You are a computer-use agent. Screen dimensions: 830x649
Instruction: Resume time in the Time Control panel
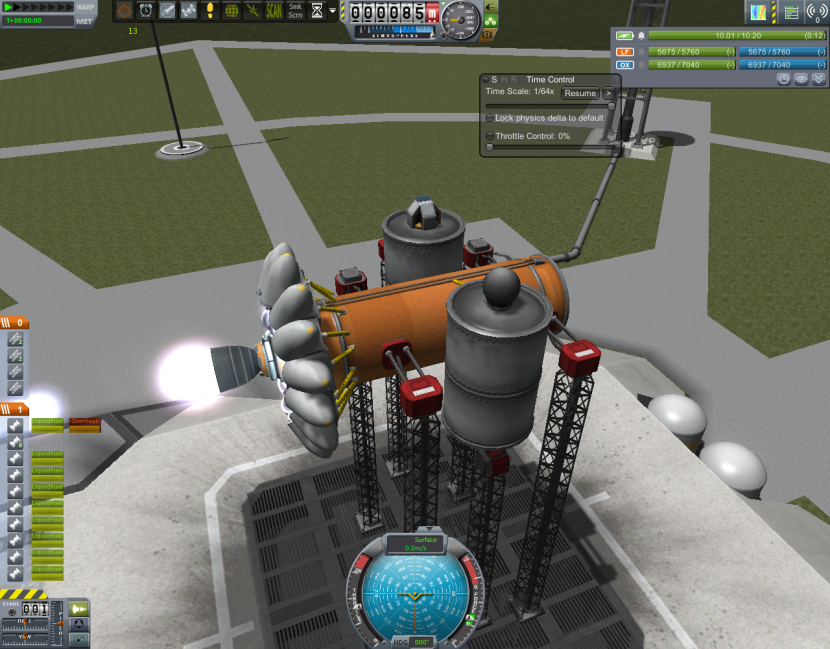point(580,93)
